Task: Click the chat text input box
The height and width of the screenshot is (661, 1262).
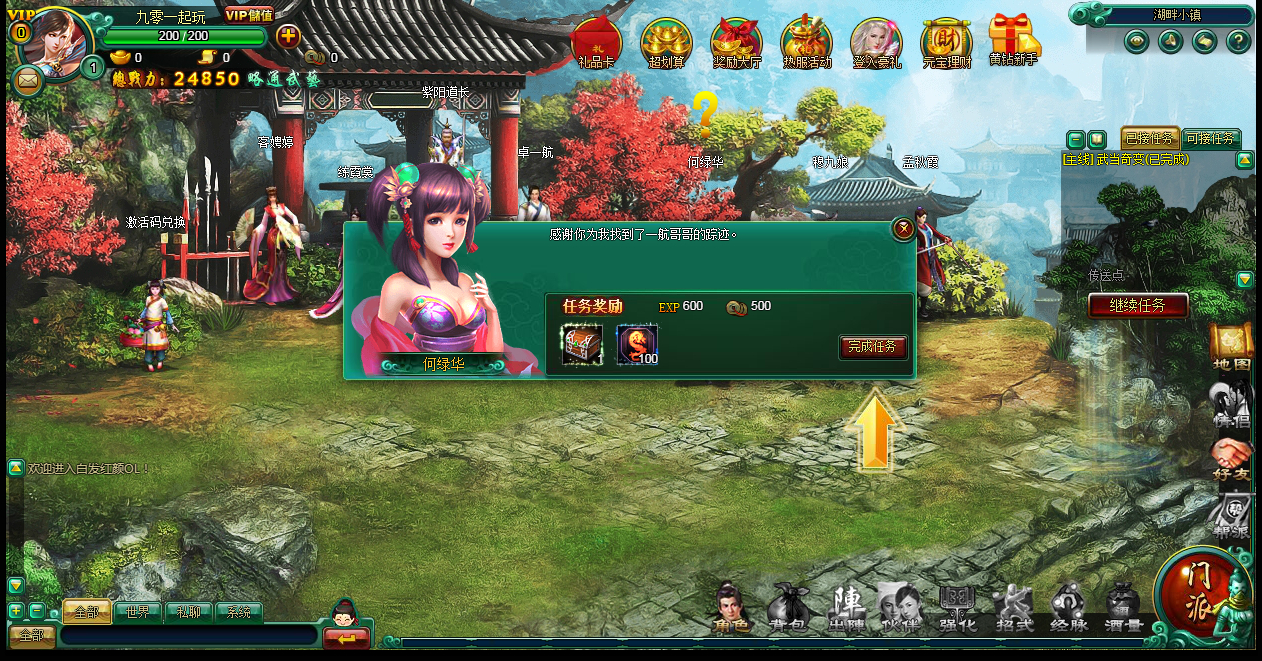Action: click(x=188, y=635)
